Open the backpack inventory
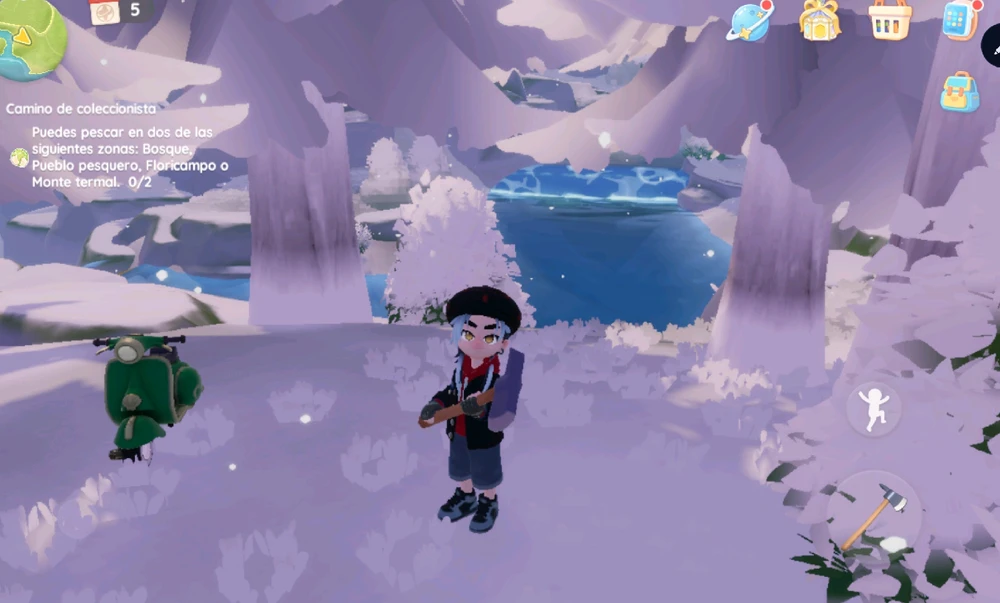This screenshot has width=1000, height=603. point(959,92)
